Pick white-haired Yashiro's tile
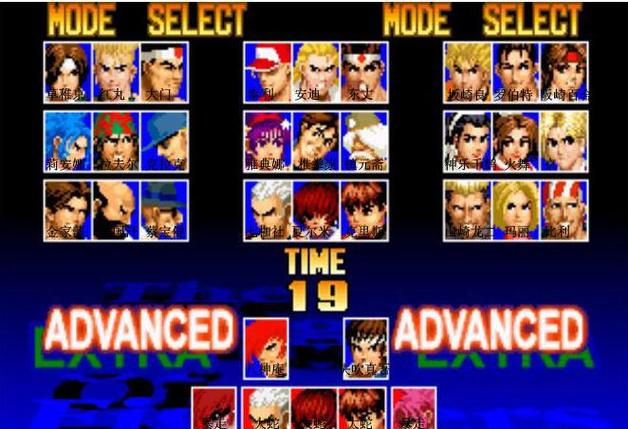Viewport: 628px width, 429px height. tap(267, 209)
